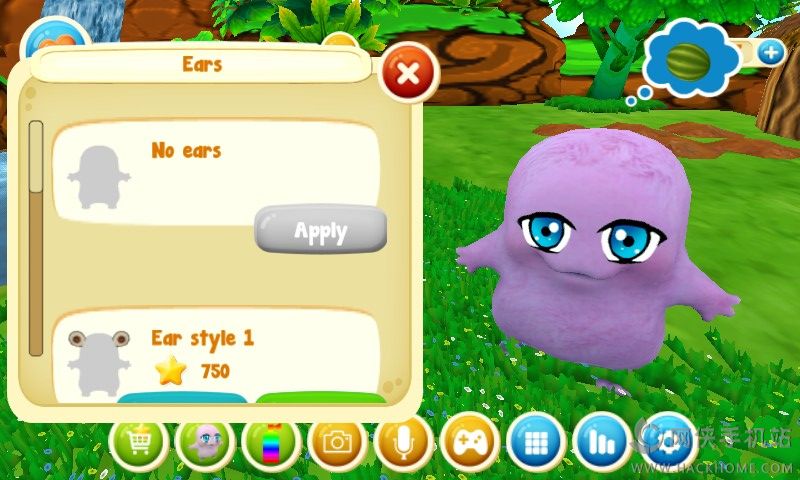Apply the No ears option
Image resolution: width=800 pixels, height=480 pixels.
(320, 231)
